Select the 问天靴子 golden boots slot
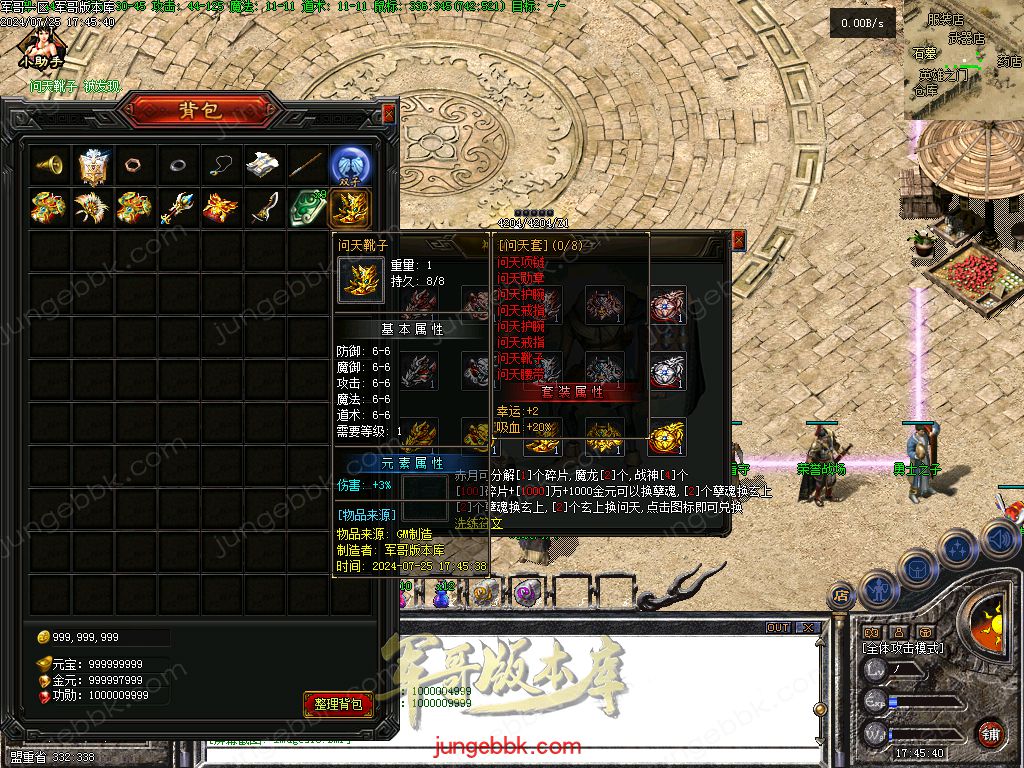This screenshot has width=1024, height=768. (351, 207)
